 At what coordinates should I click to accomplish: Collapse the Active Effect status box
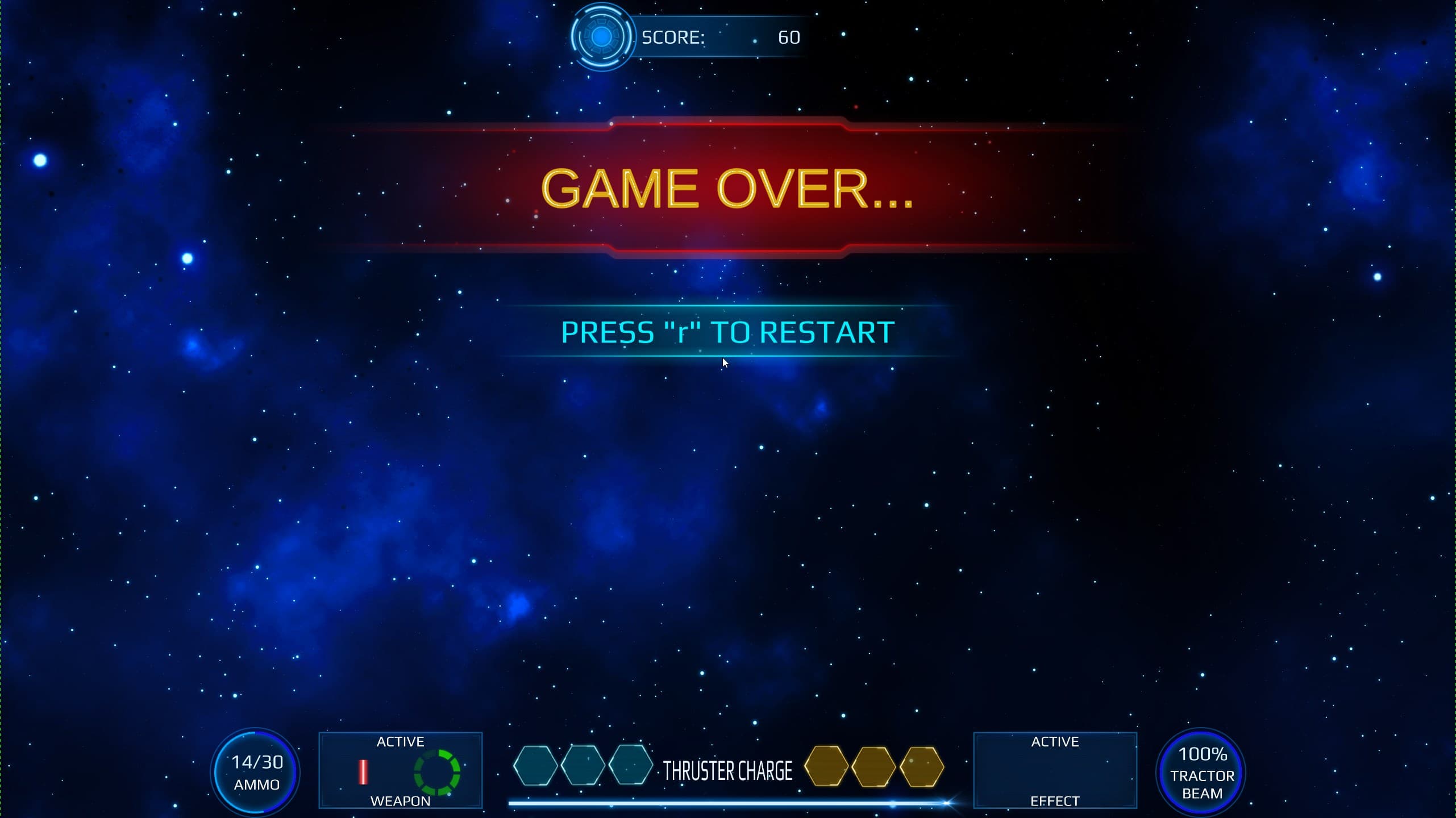point(1055,771)
